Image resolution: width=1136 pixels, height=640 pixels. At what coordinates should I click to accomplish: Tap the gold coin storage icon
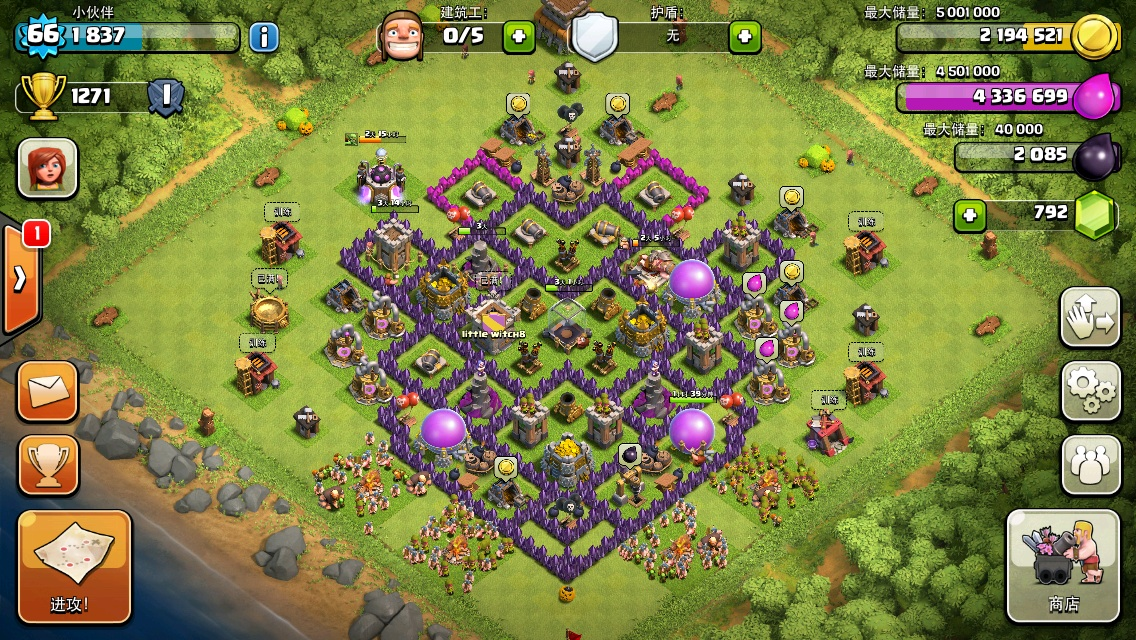[1093, 37]
